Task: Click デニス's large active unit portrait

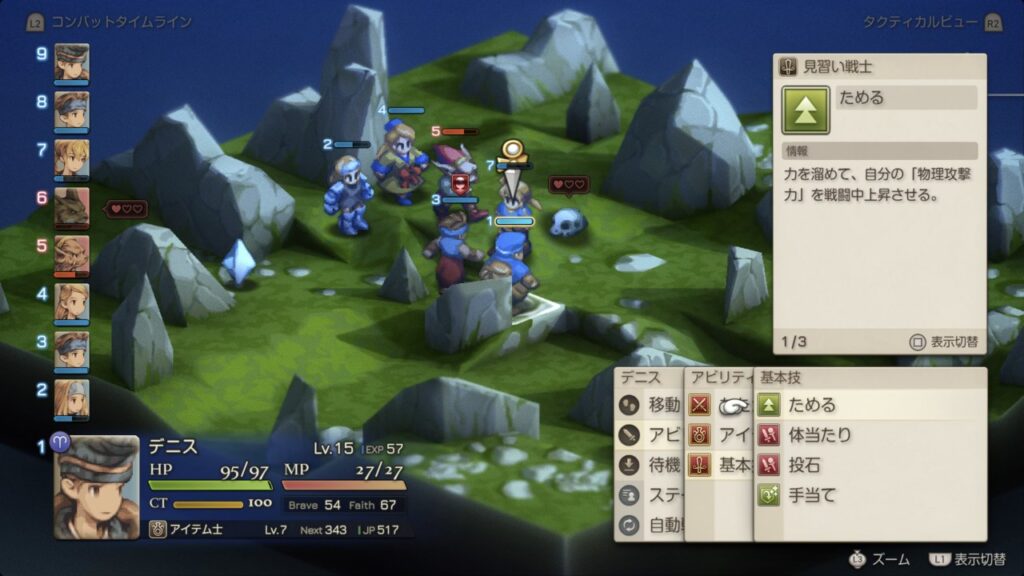Action: coord(96,486)
